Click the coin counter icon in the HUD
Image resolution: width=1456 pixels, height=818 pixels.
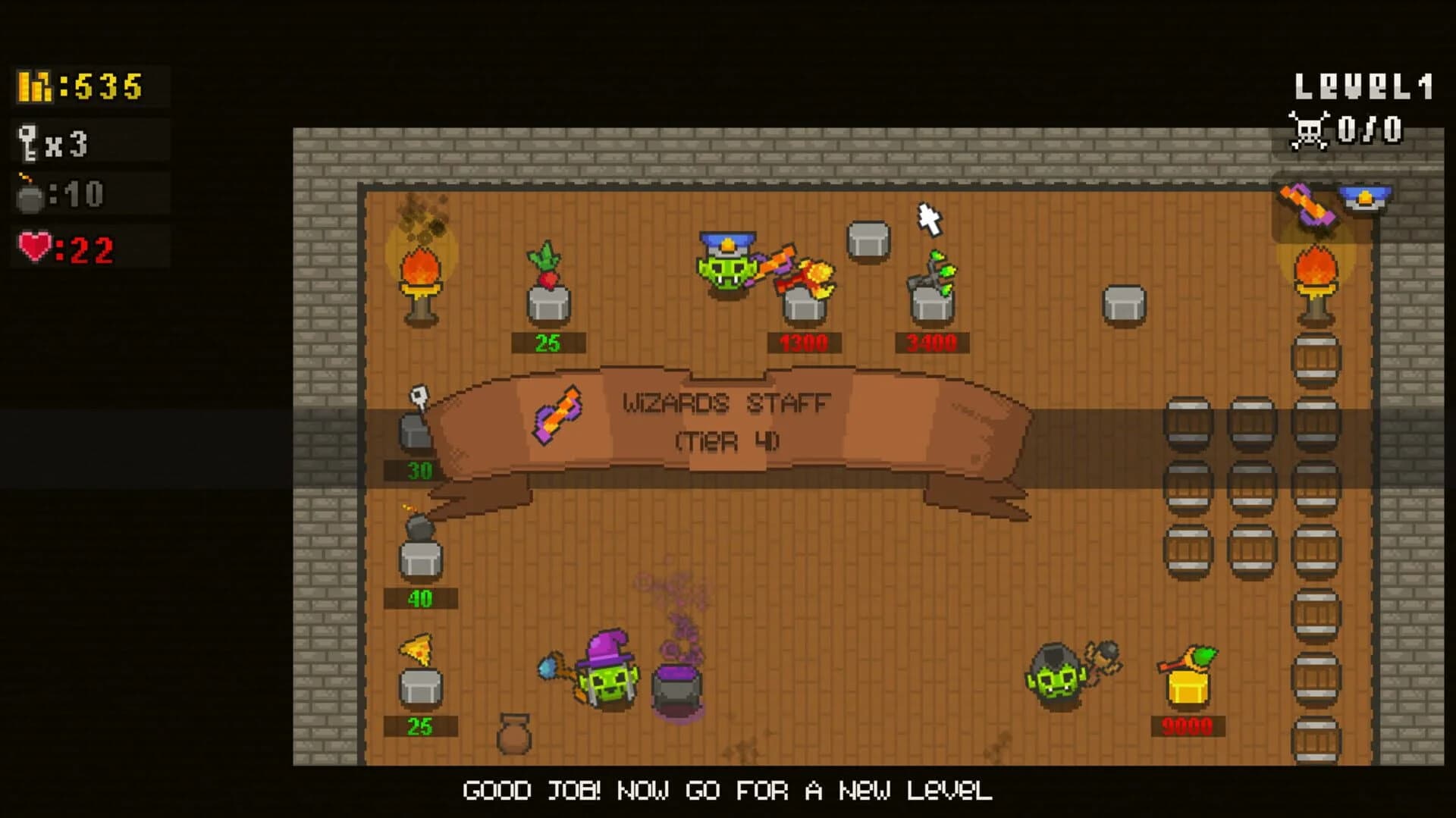point(34,86)
